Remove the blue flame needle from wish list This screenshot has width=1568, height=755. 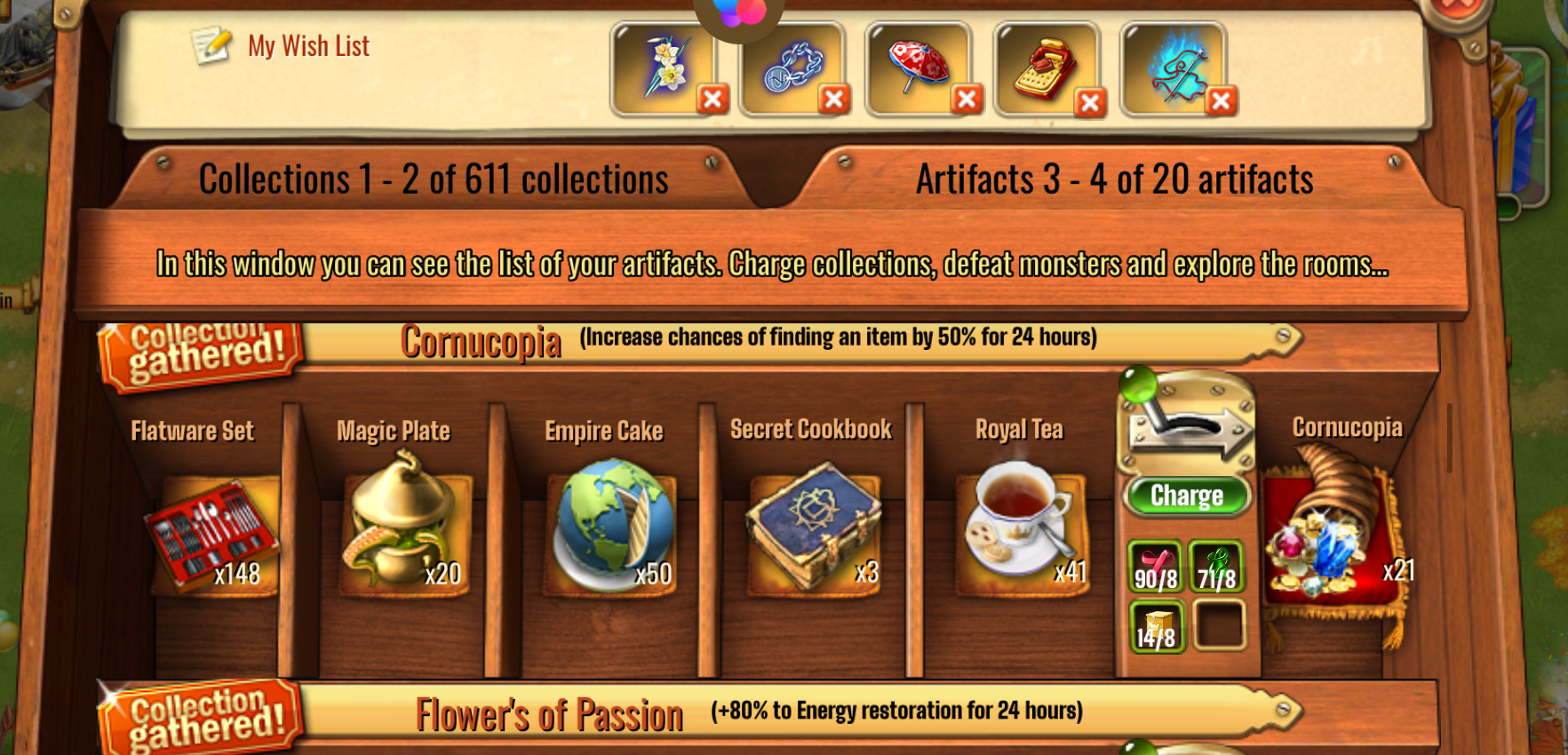pos(1221,100)
